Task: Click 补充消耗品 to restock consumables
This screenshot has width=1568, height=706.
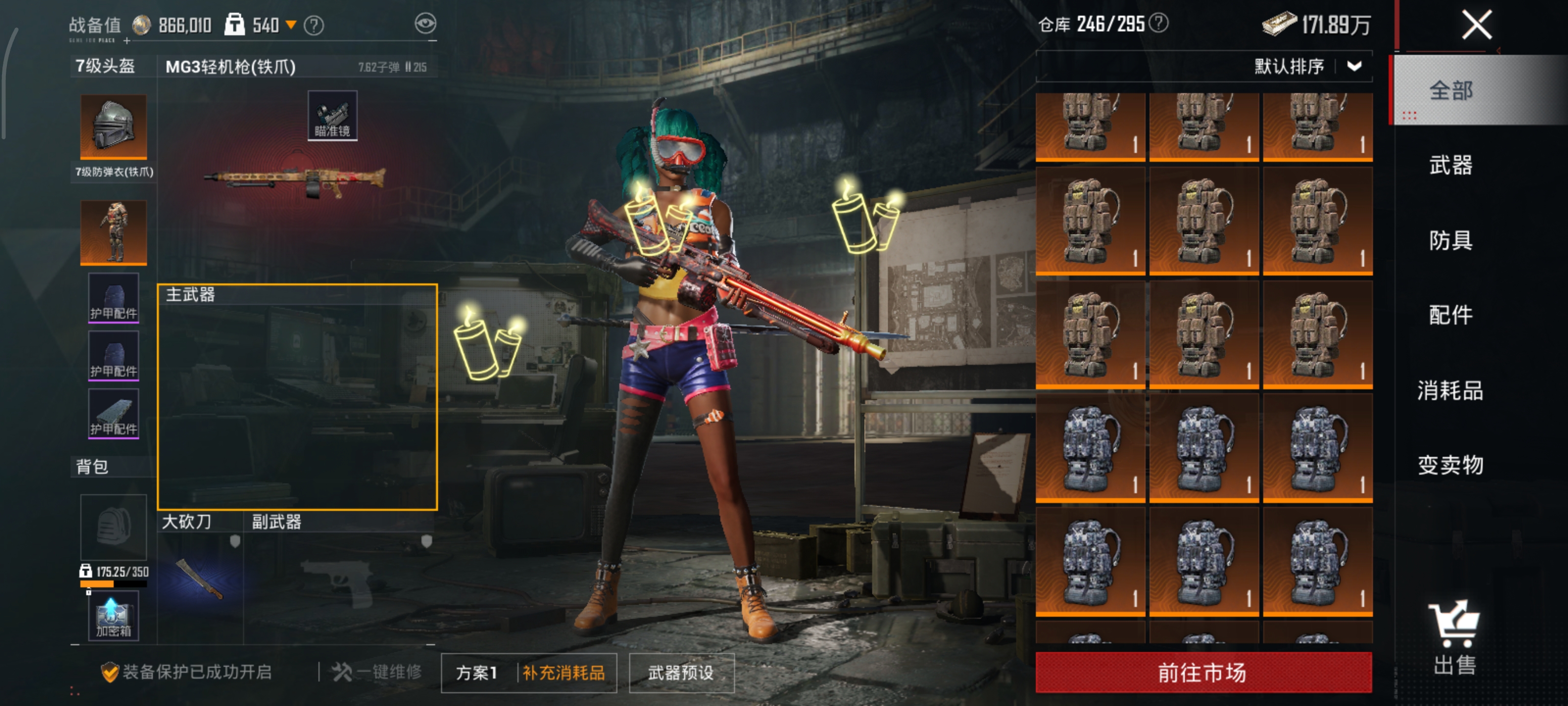Action: click(x=563, y=673)
